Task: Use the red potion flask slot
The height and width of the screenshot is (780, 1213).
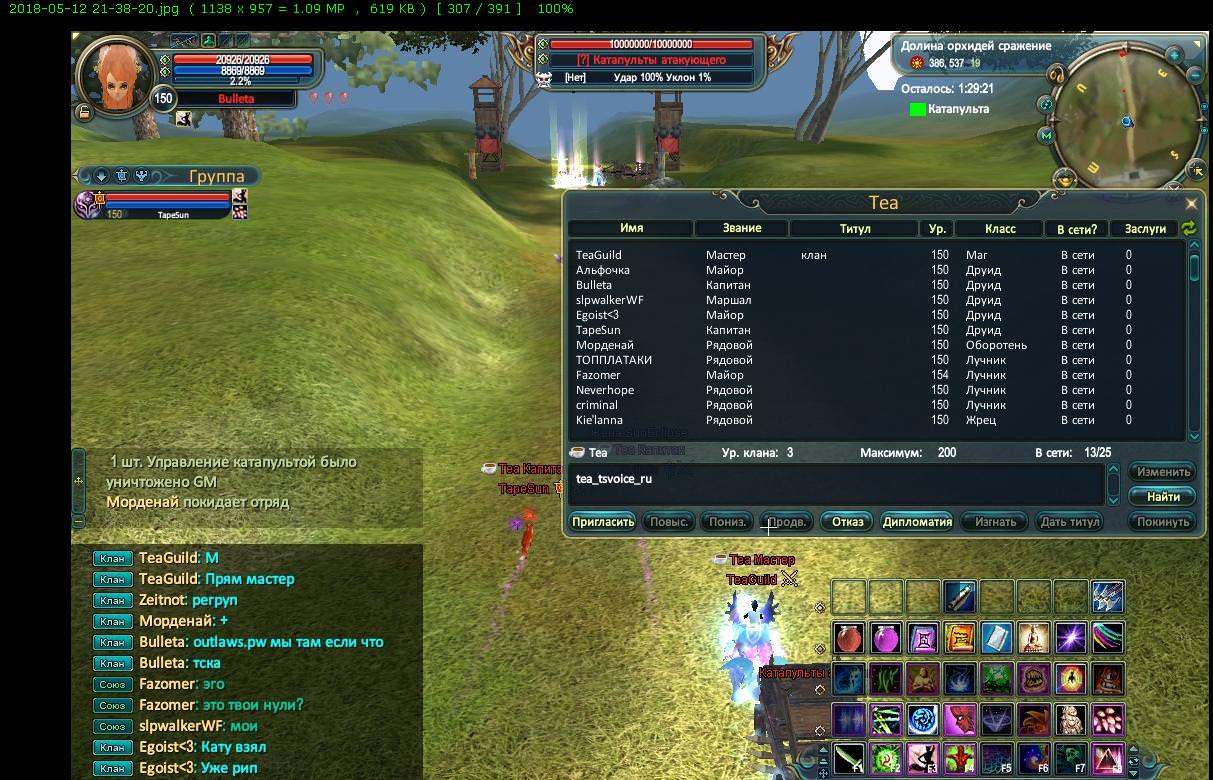Action: point(848,637)
